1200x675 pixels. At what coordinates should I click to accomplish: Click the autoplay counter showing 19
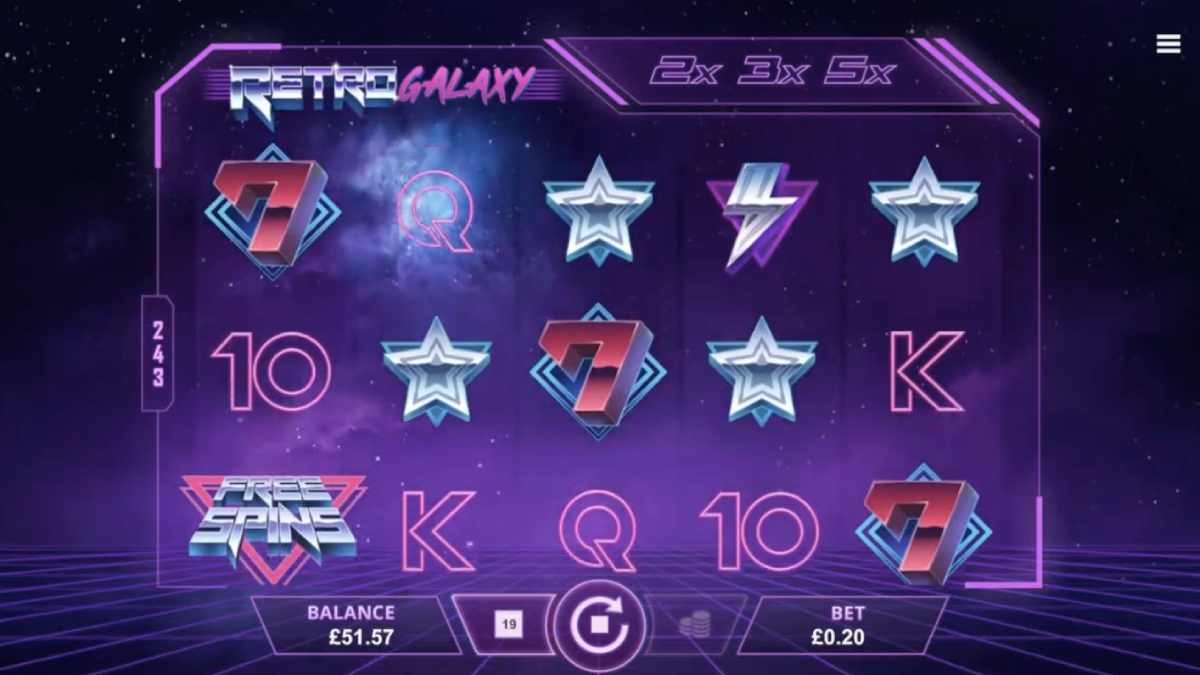tap(508, 626)
